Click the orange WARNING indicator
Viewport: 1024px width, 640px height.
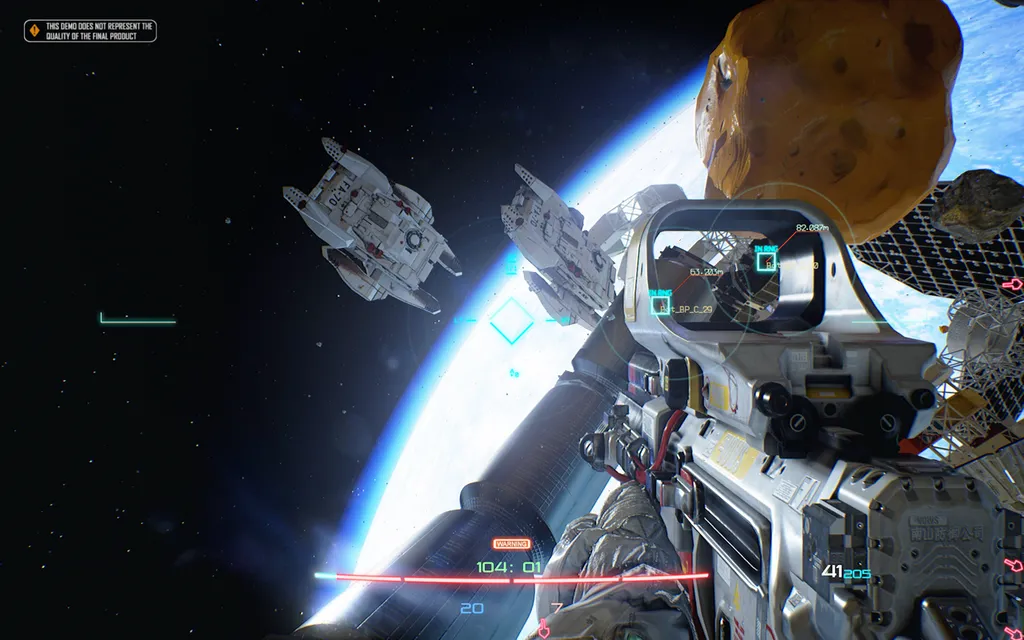[511, 544]
